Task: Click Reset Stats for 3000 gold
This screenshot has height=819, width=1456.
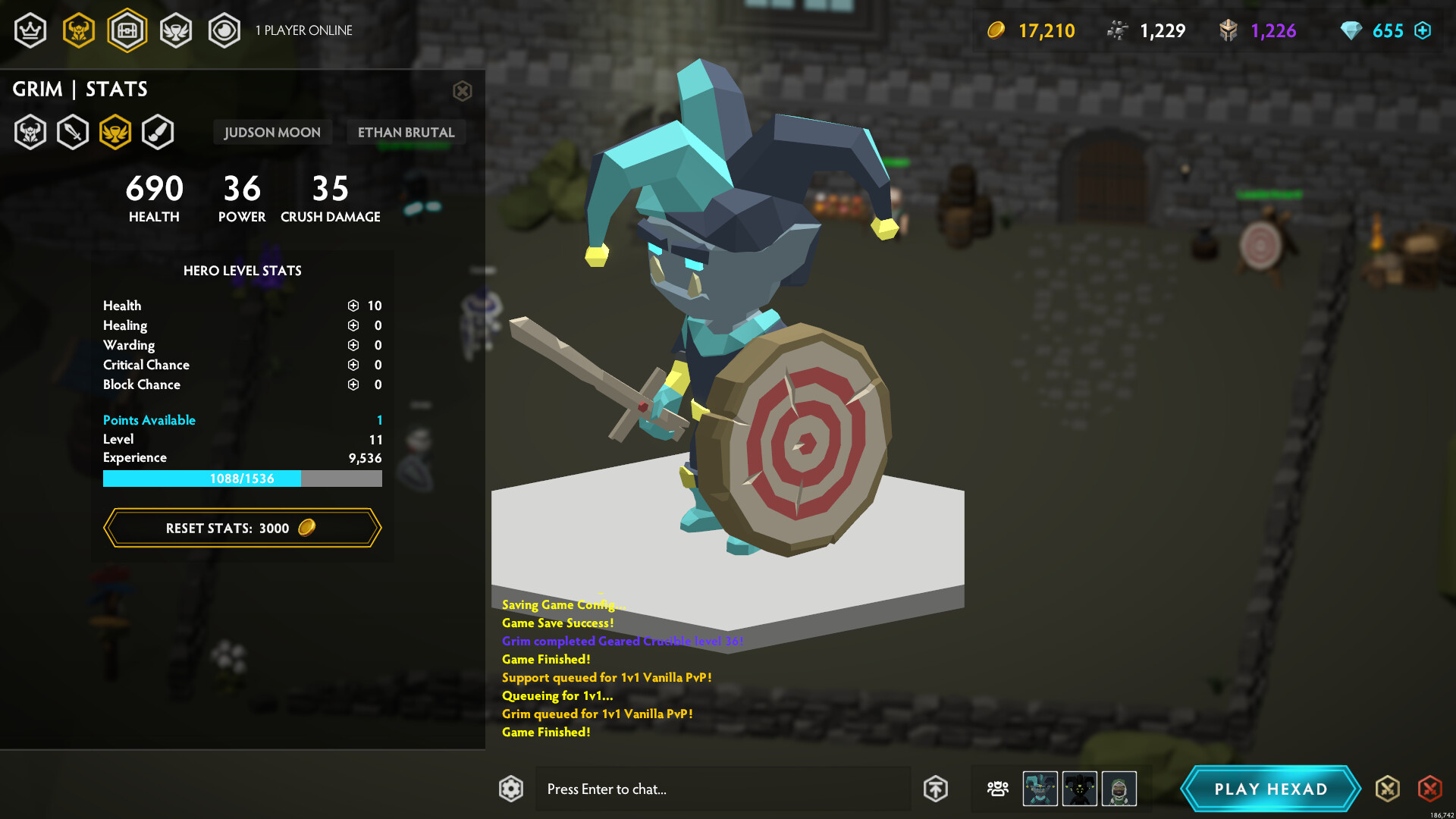Action: coord(243,528)
